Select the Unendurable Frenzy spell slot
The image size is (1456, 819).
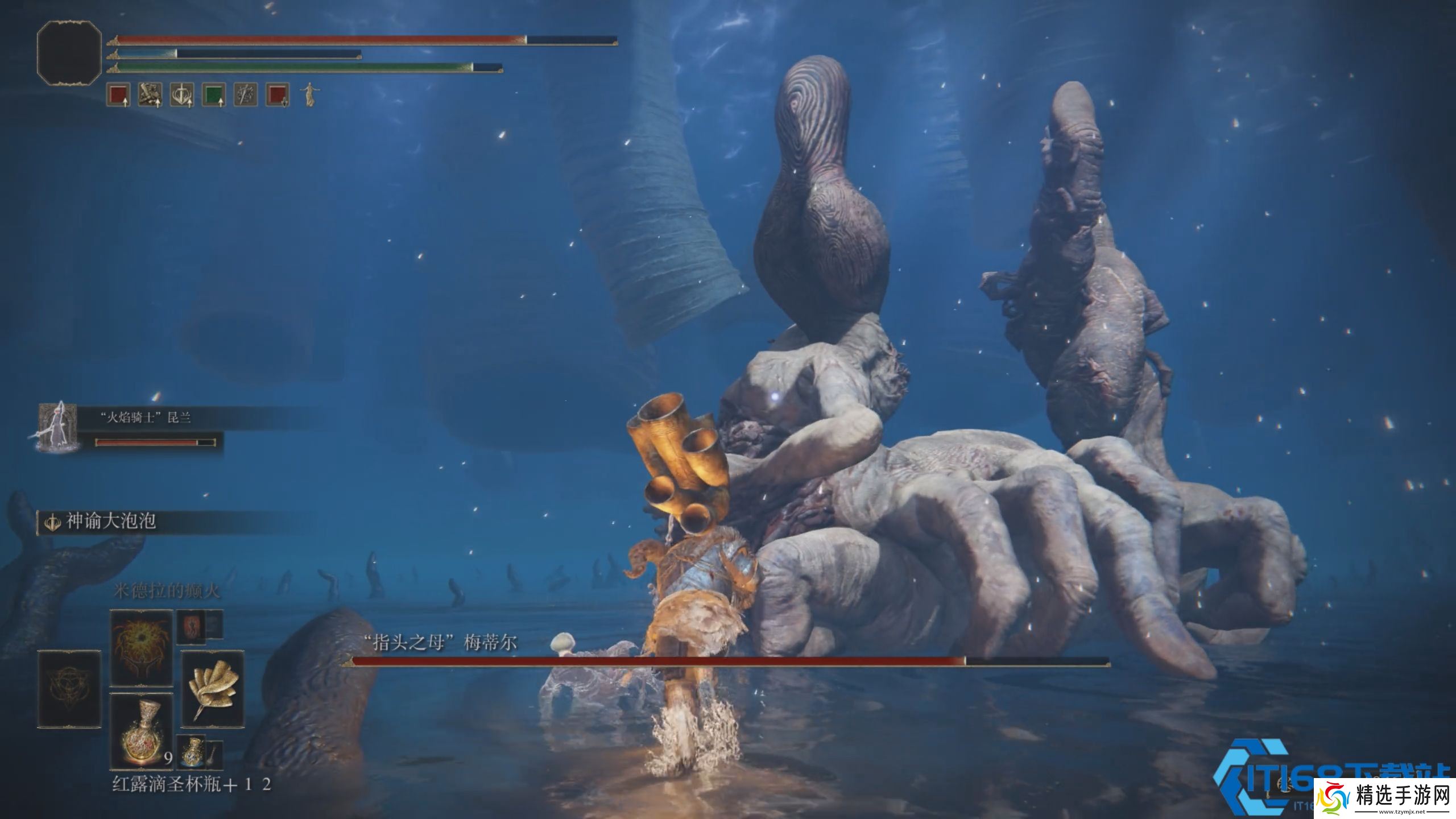pyautogui.click(x=141, y=648)
